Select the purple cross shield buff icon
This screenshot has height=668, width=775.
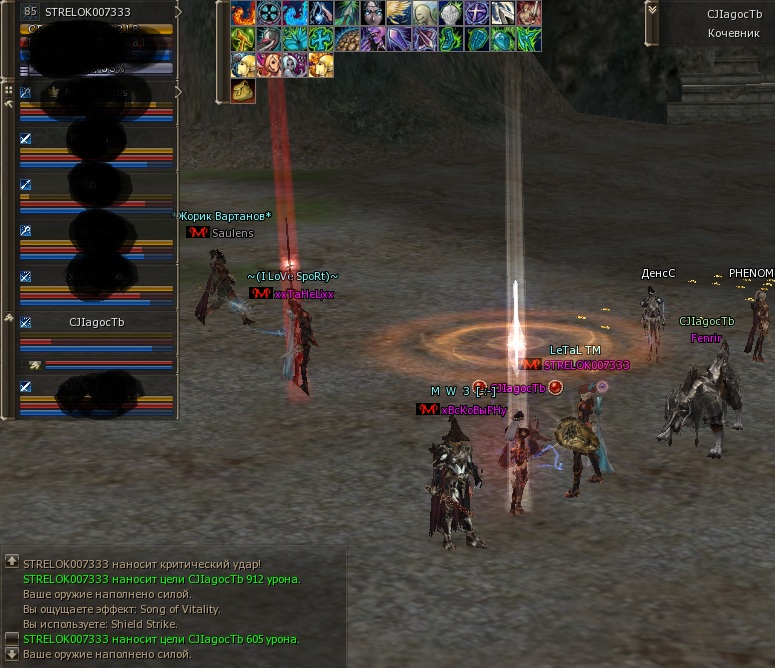click(x=478, y=13)
